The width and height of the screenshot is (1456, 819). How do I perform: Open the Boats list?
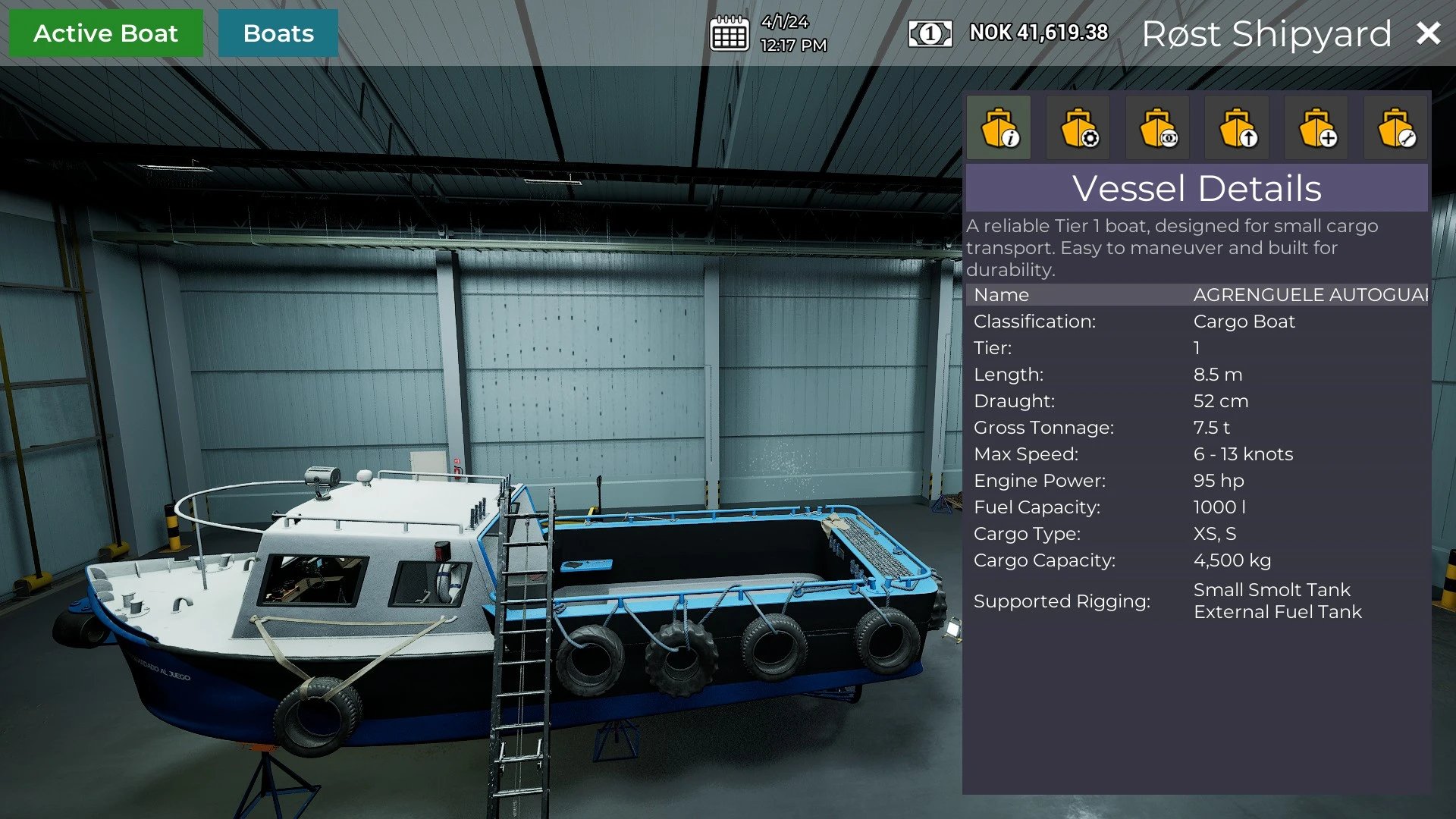[x=278, y=33]
